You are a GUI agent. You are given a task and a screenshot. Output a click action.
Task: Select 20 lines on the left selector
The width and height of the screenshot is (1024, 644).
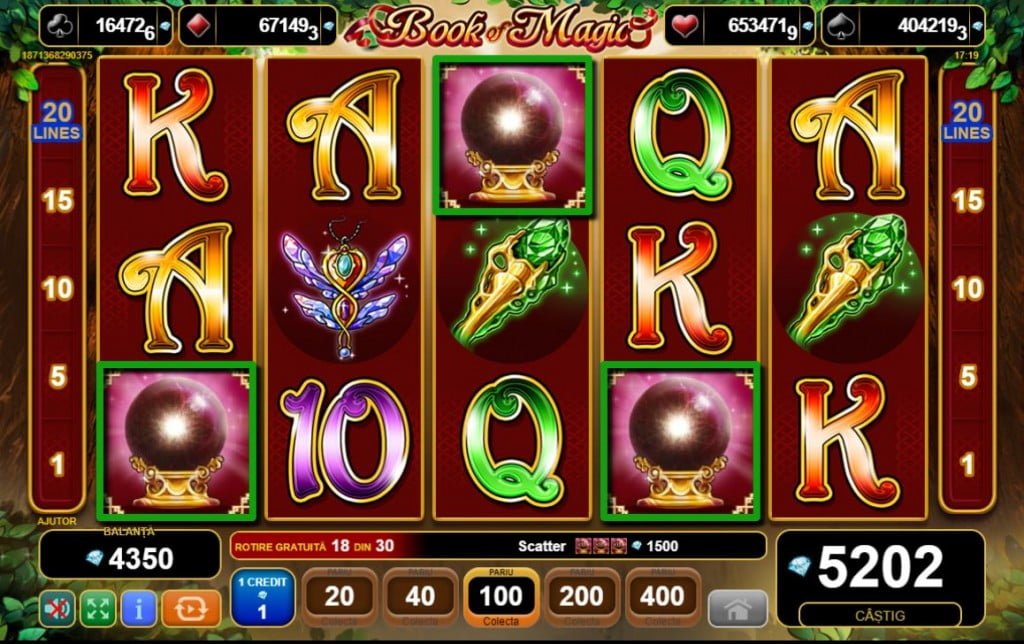58,121
